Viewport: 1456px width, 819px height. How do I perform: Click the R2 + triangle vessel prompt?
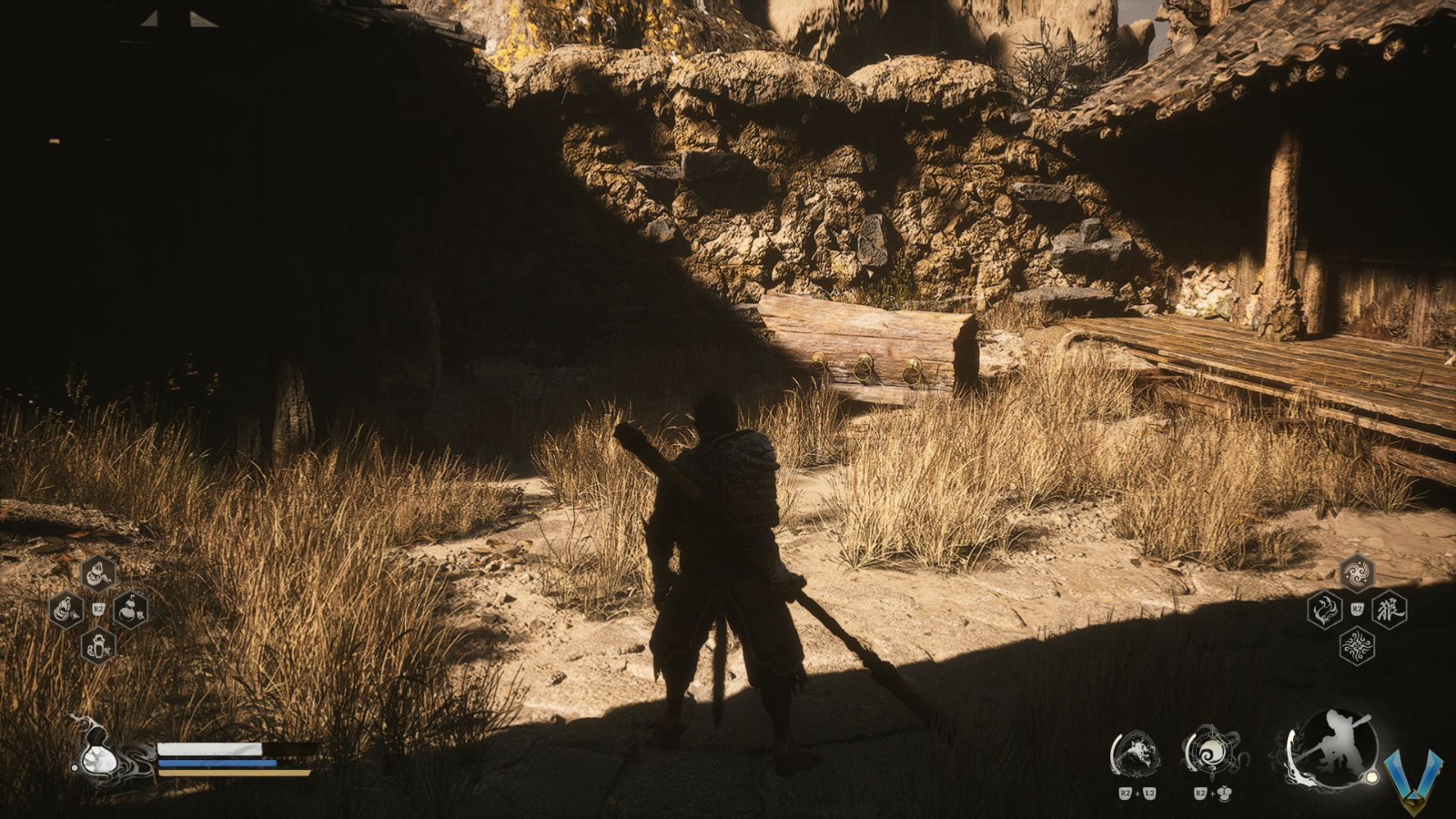coord(1213,793)
